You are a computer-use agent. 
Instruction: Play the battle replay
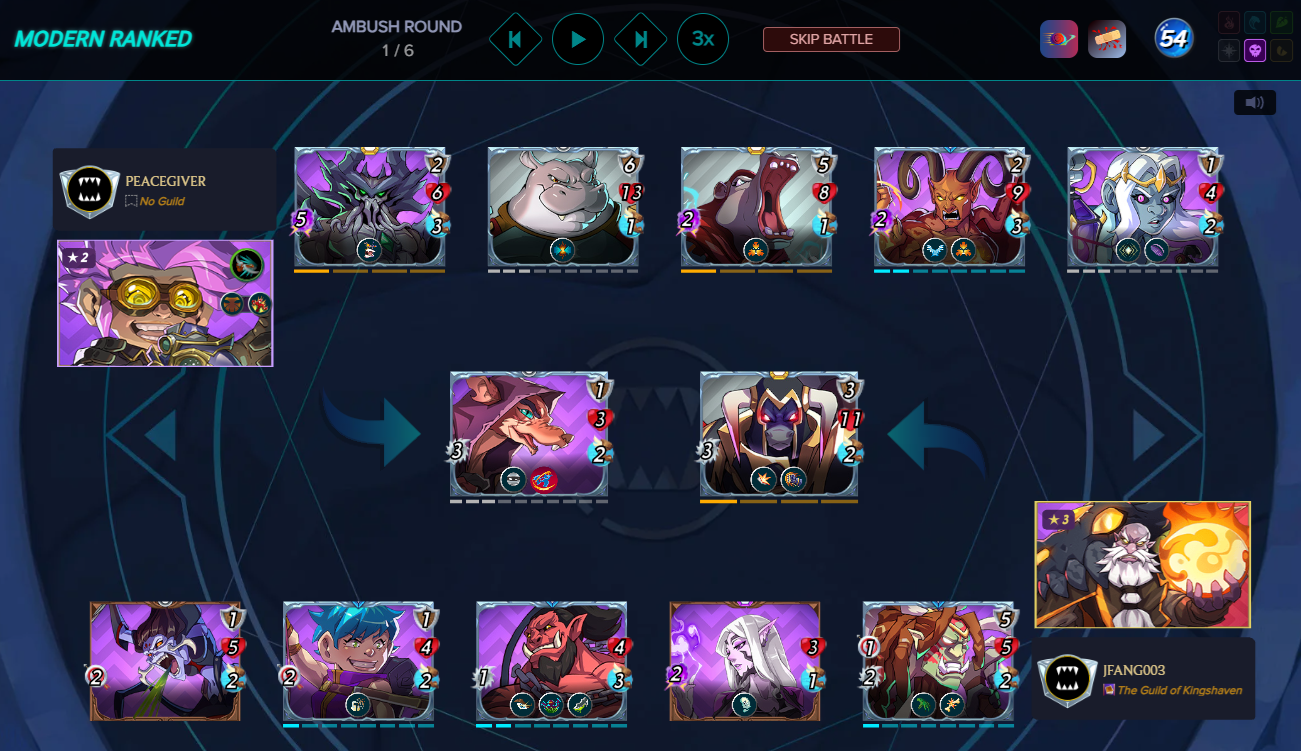coord(578,40)
